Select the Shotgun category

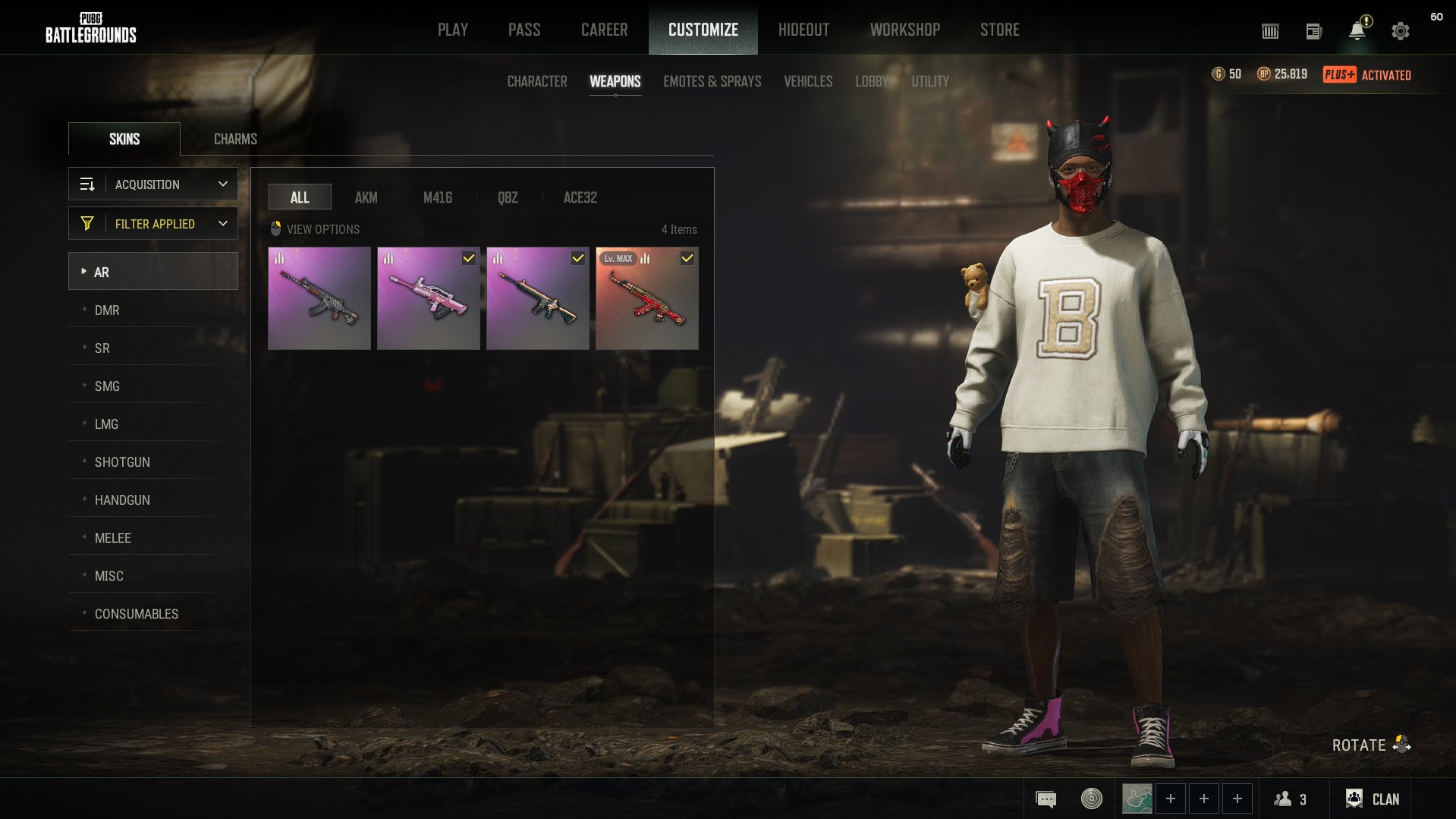pyautogui.click(x=122, y=462)
